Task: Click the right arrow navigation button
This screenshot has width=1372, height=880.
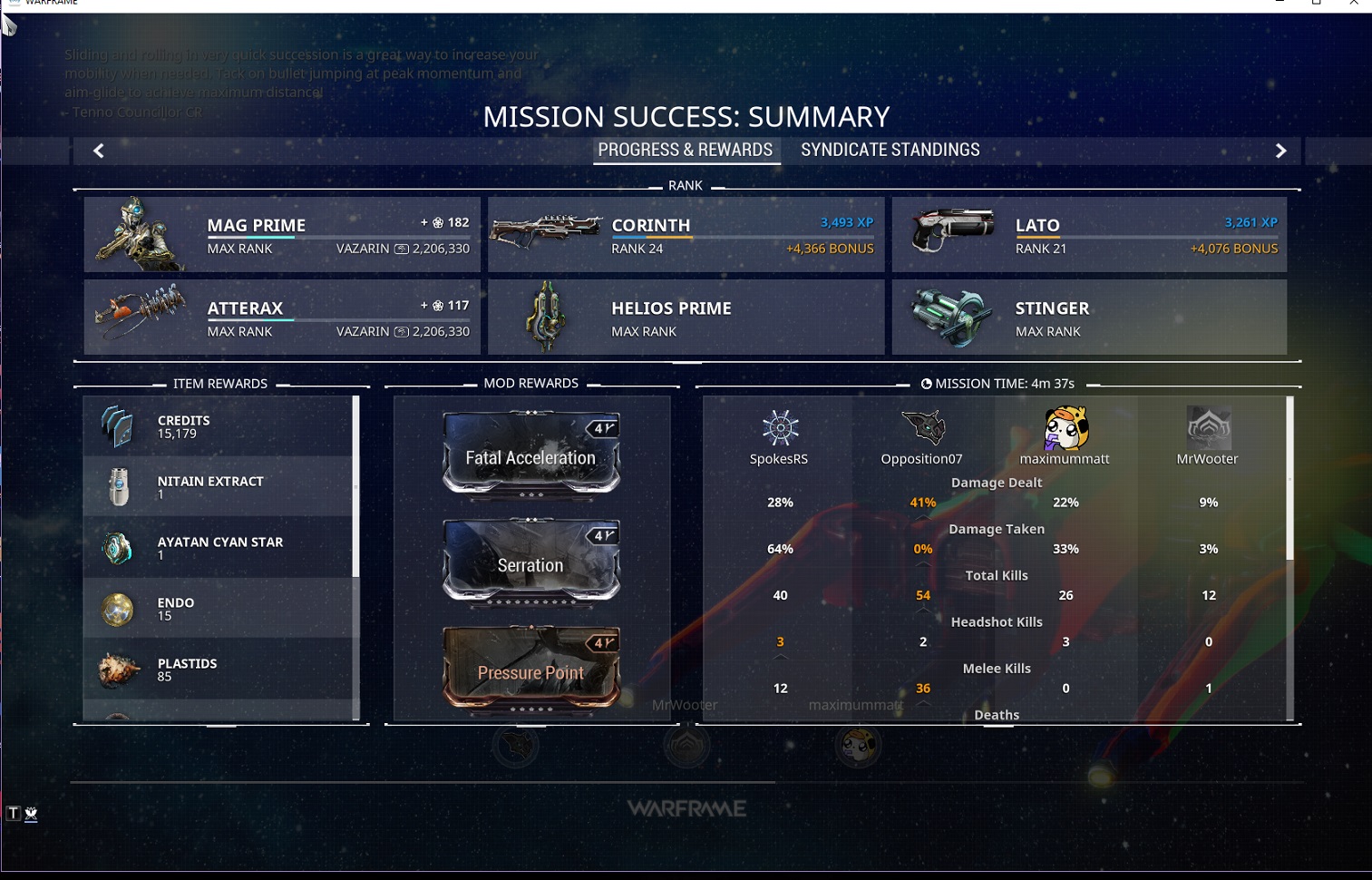Action: tap(1280, 151)
